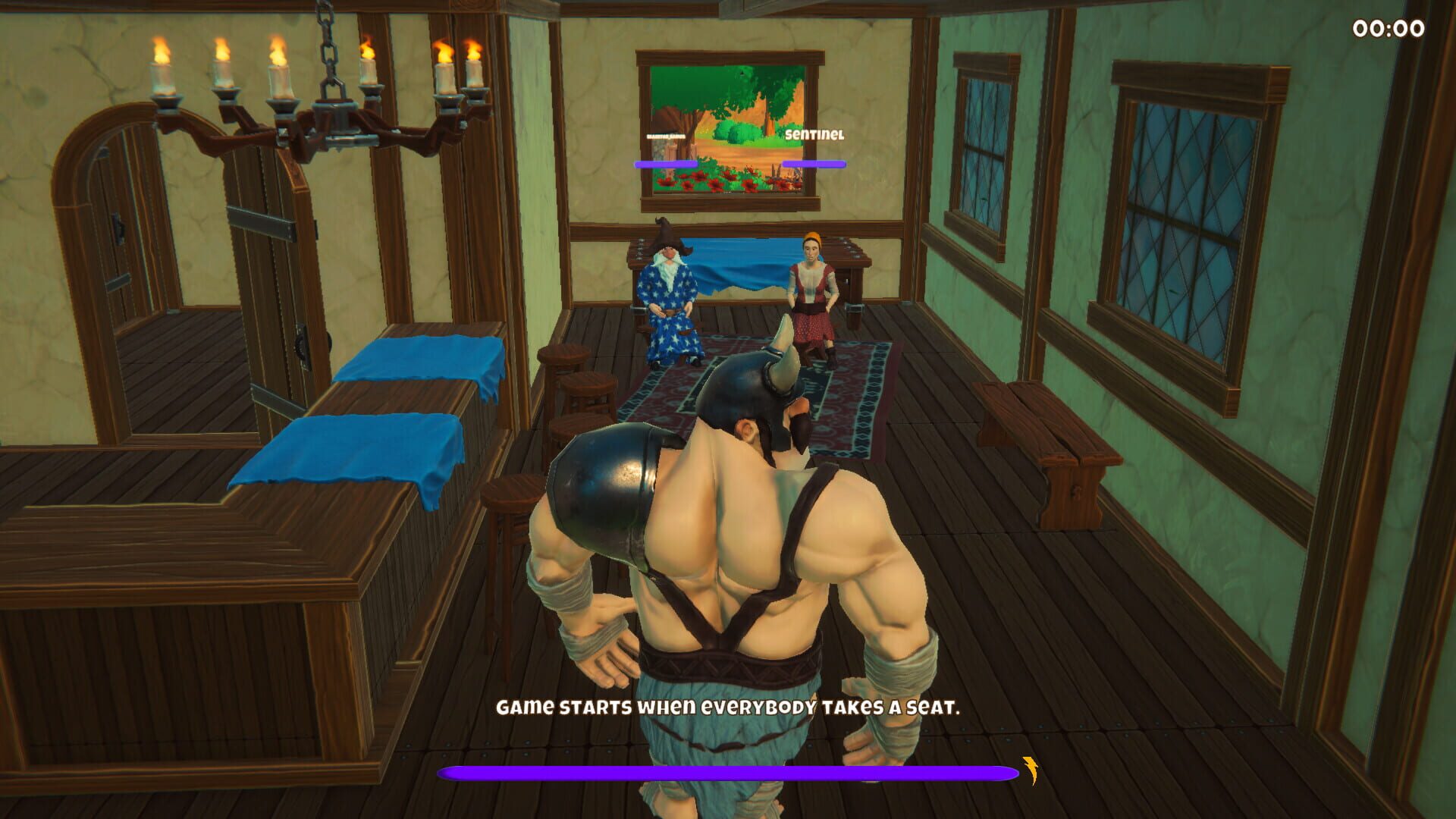Toggle the left player's purple progress bar
The image size is (1456, 819).
click(x=667, y=164)
